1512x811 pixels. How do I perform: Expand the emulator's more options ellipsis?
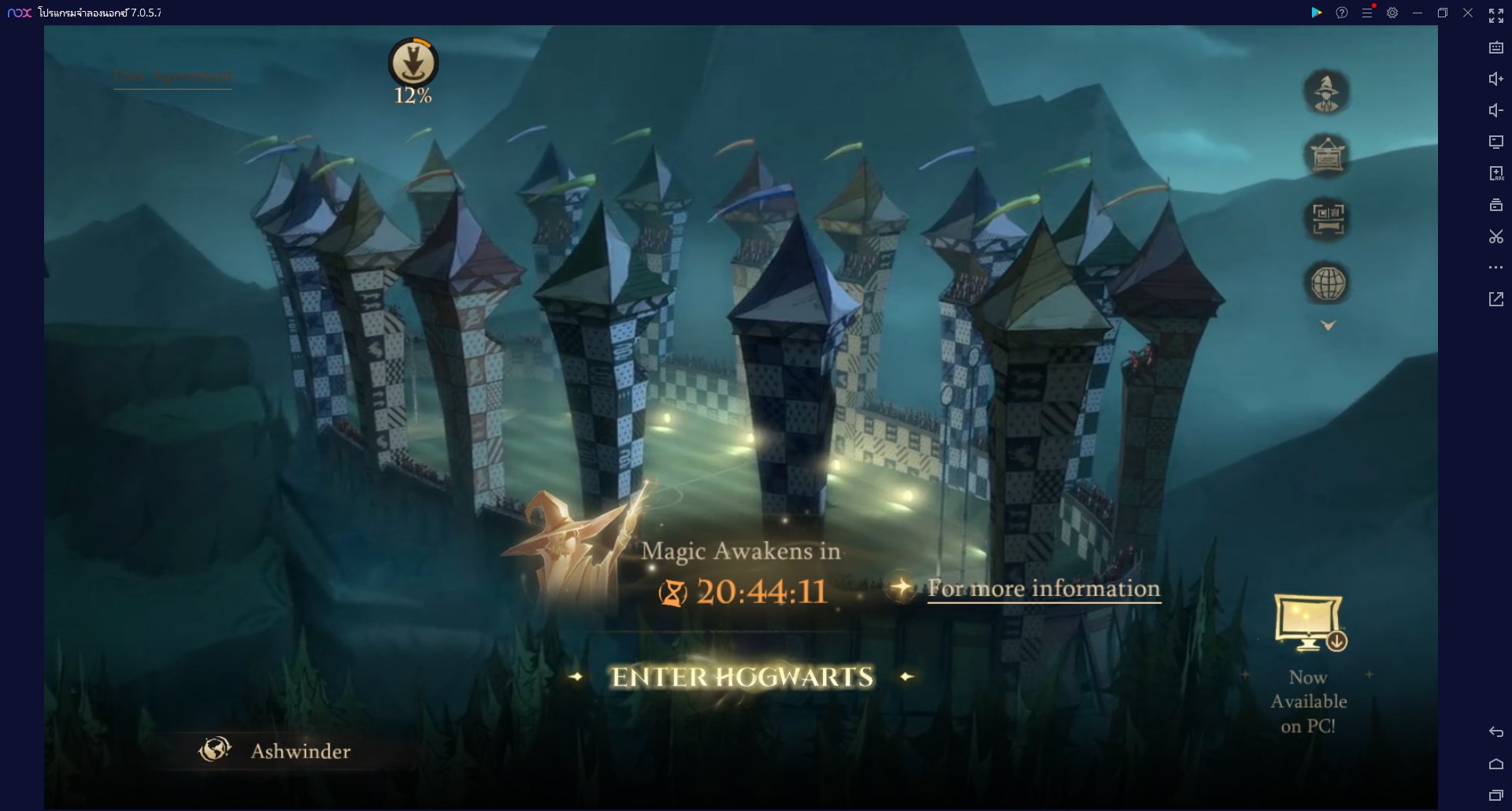1496,268
